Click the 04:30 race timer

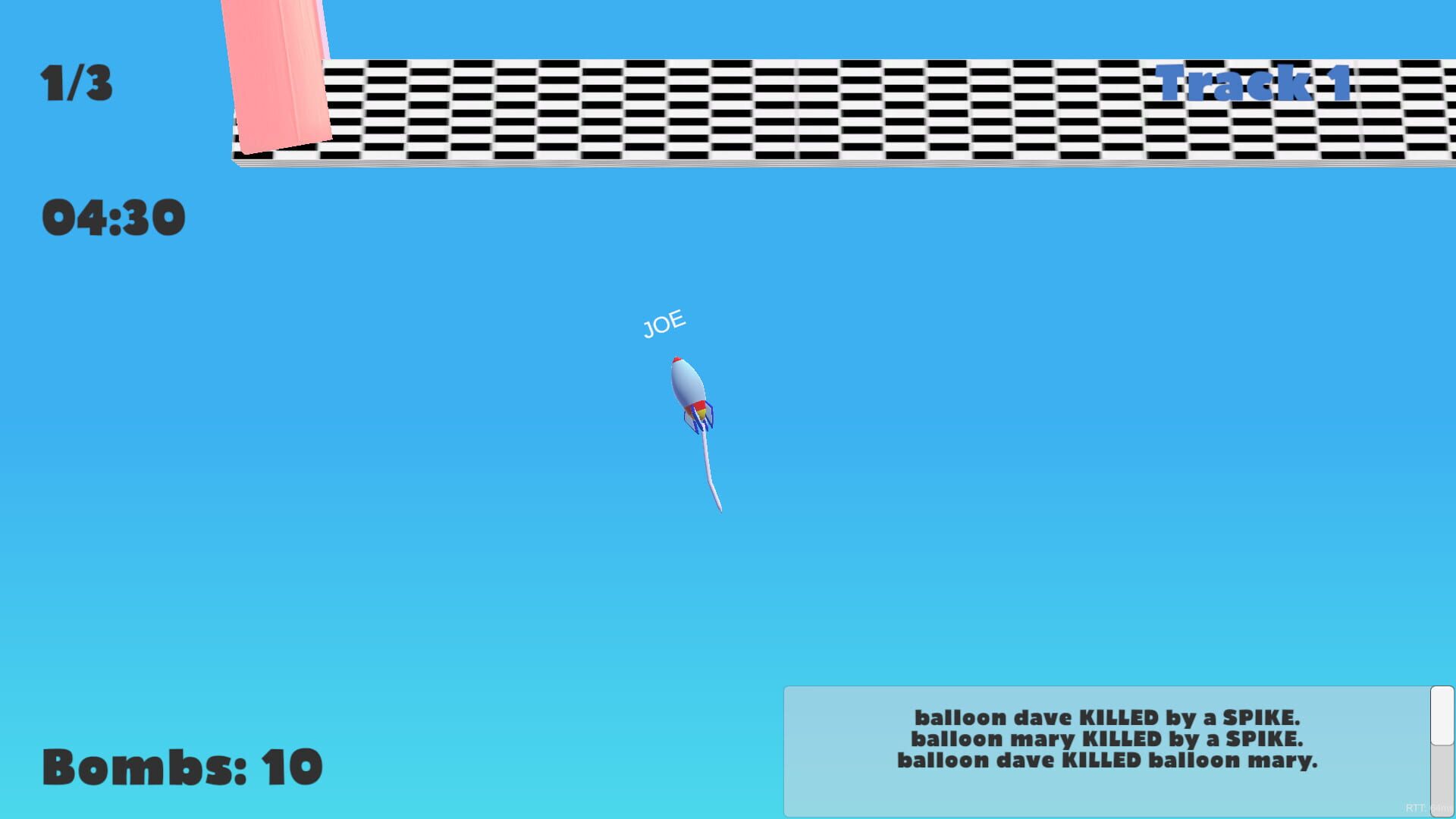tap(114, 217)
